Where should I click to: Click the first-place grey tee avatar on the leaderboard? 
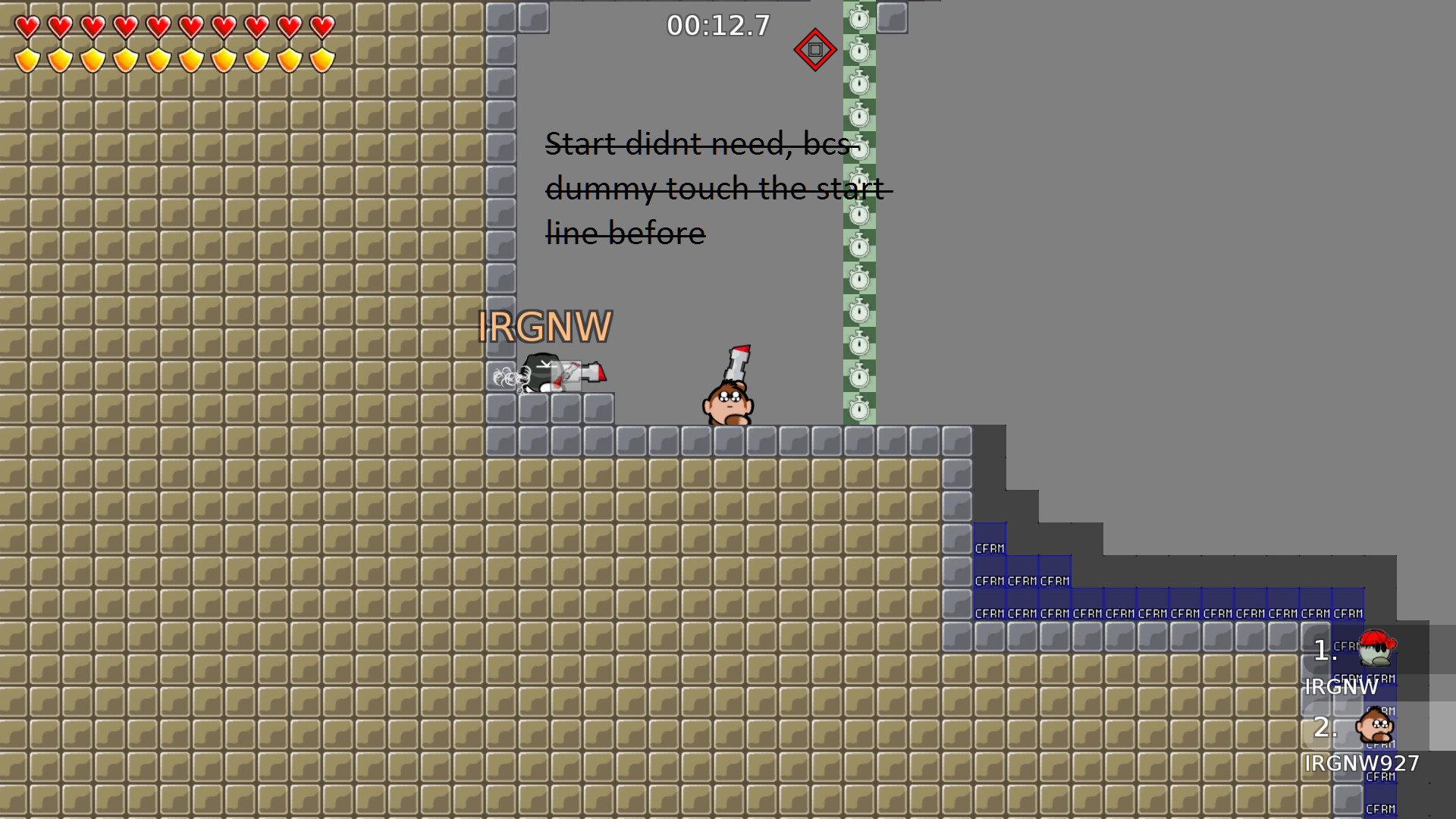point(1376,652)
